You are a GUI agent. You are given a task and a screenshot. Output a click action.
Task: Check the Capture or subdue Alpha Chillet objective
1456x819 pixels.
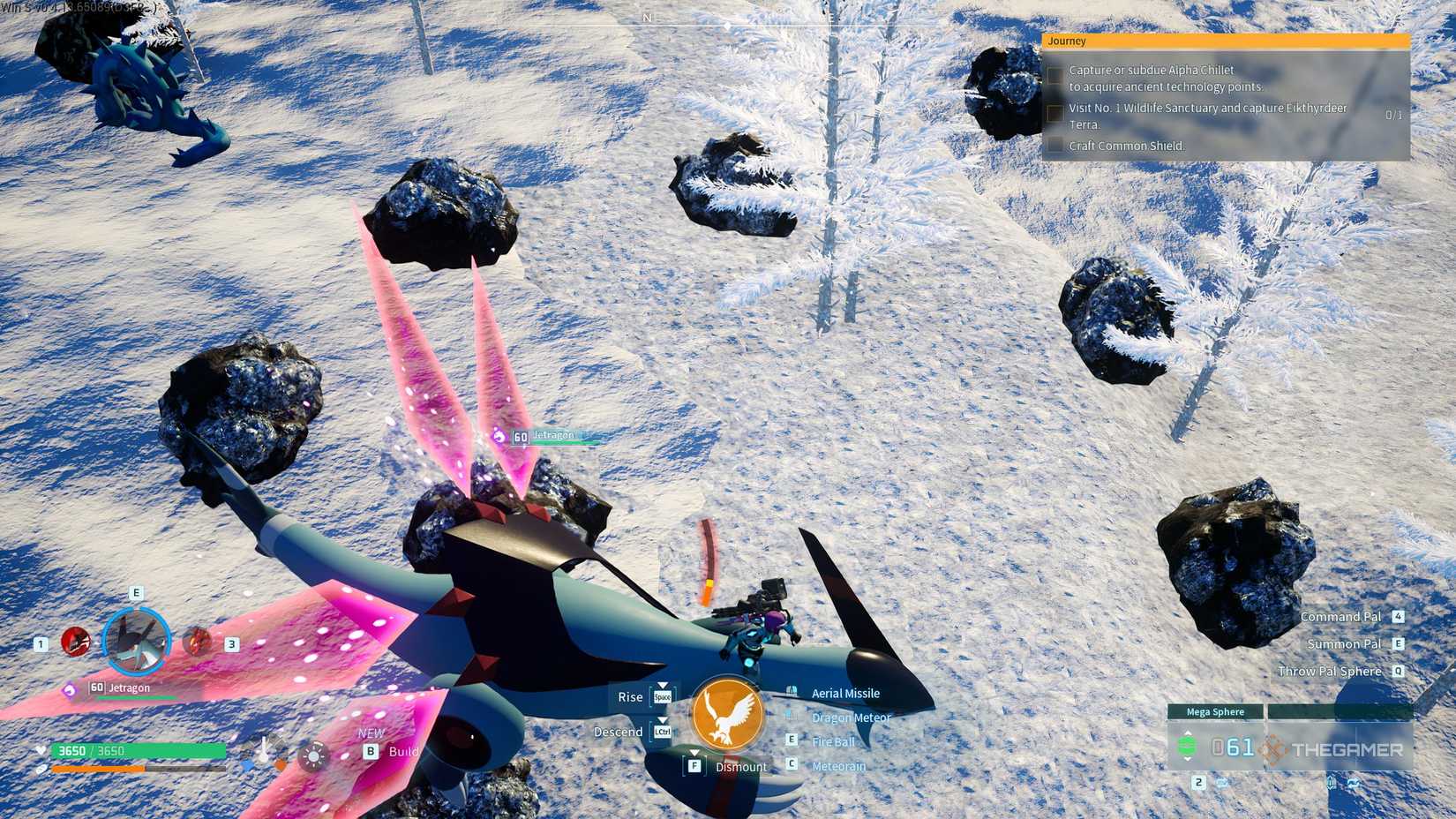pyautogui.click(x=1055, y=74)
